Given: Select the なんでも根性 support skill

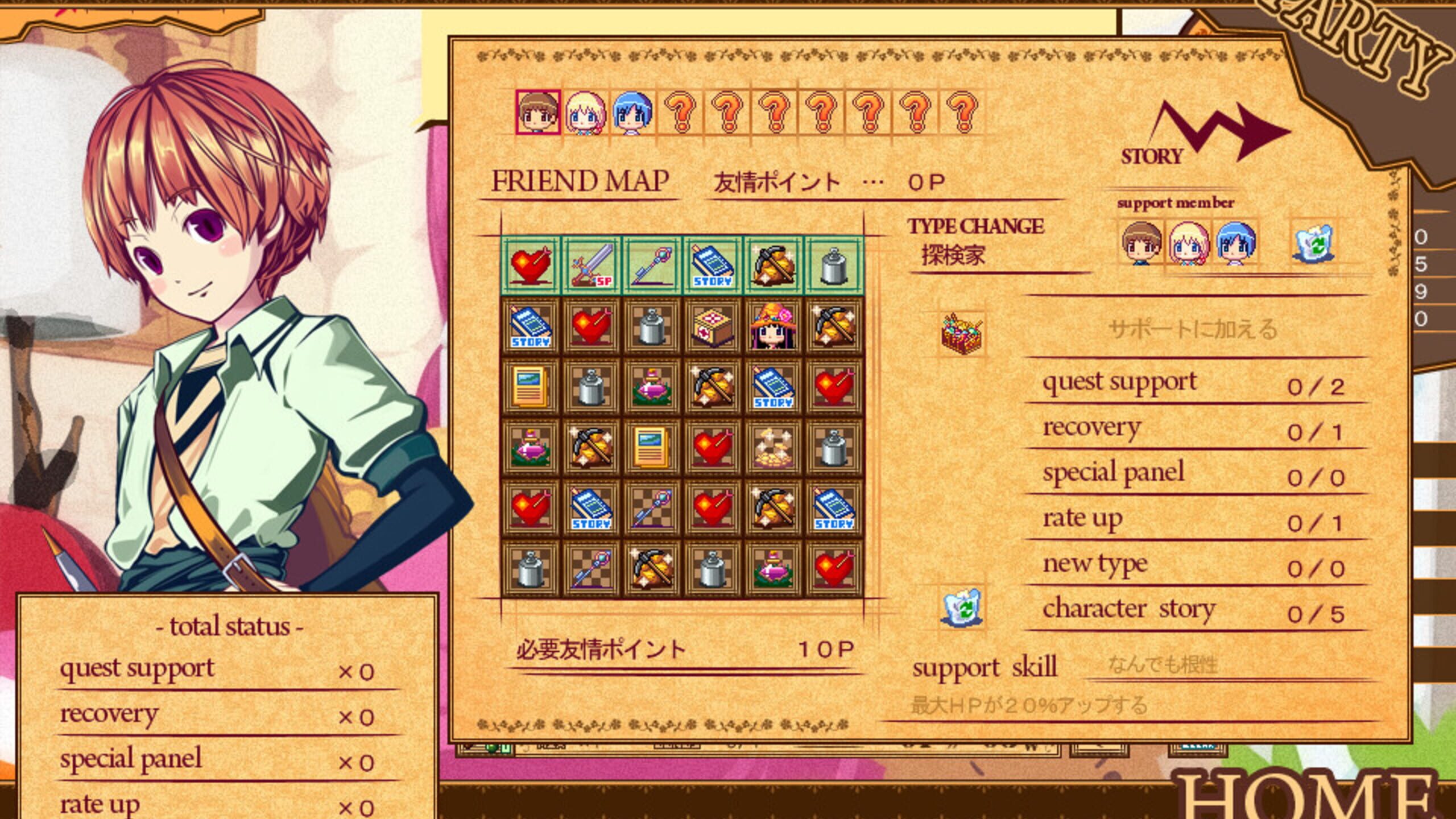Looking at the screenshot, I should coord(1163,664).
